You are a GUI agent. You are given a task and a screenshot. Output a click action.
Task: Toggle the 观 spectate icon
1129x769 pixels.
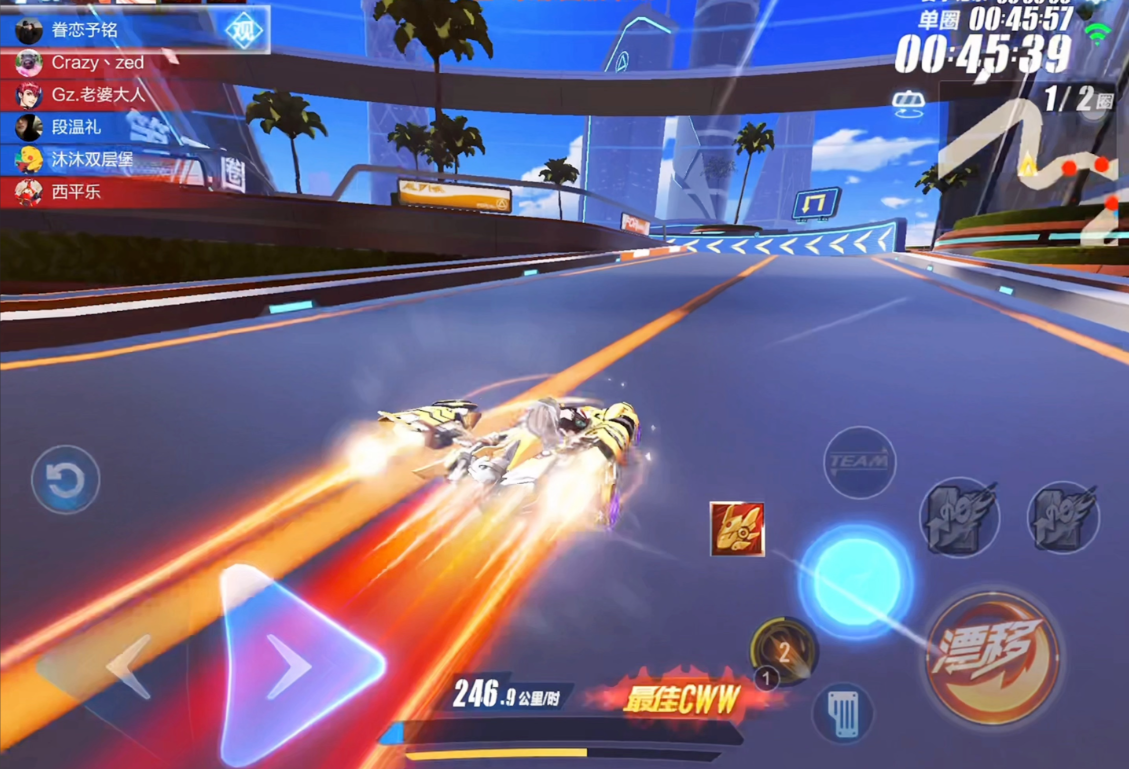(x=244, y=31)
